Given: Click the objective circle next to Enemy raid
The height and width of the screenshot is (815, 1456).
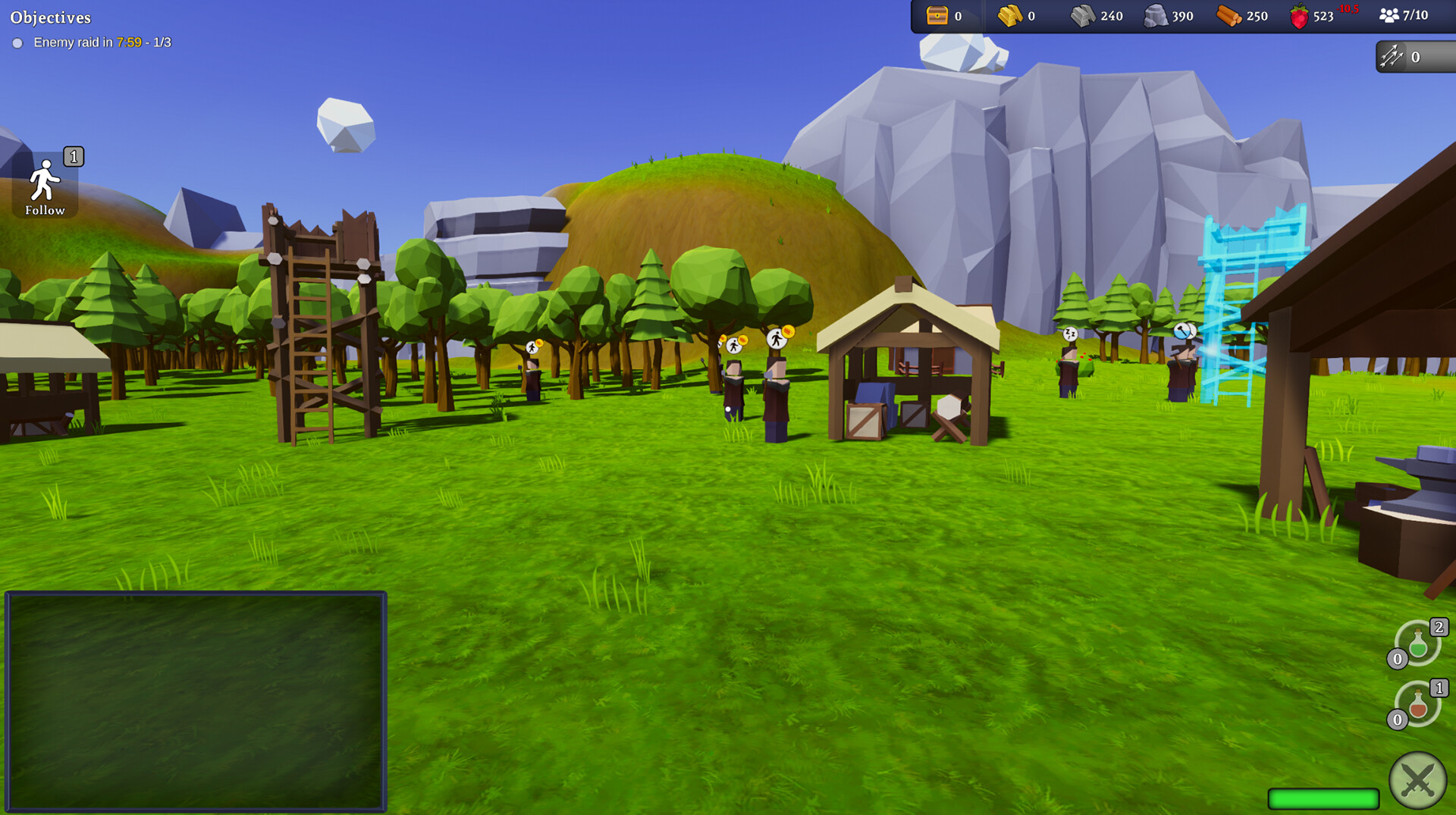Looking at the screenshot, I should point(18,43).
